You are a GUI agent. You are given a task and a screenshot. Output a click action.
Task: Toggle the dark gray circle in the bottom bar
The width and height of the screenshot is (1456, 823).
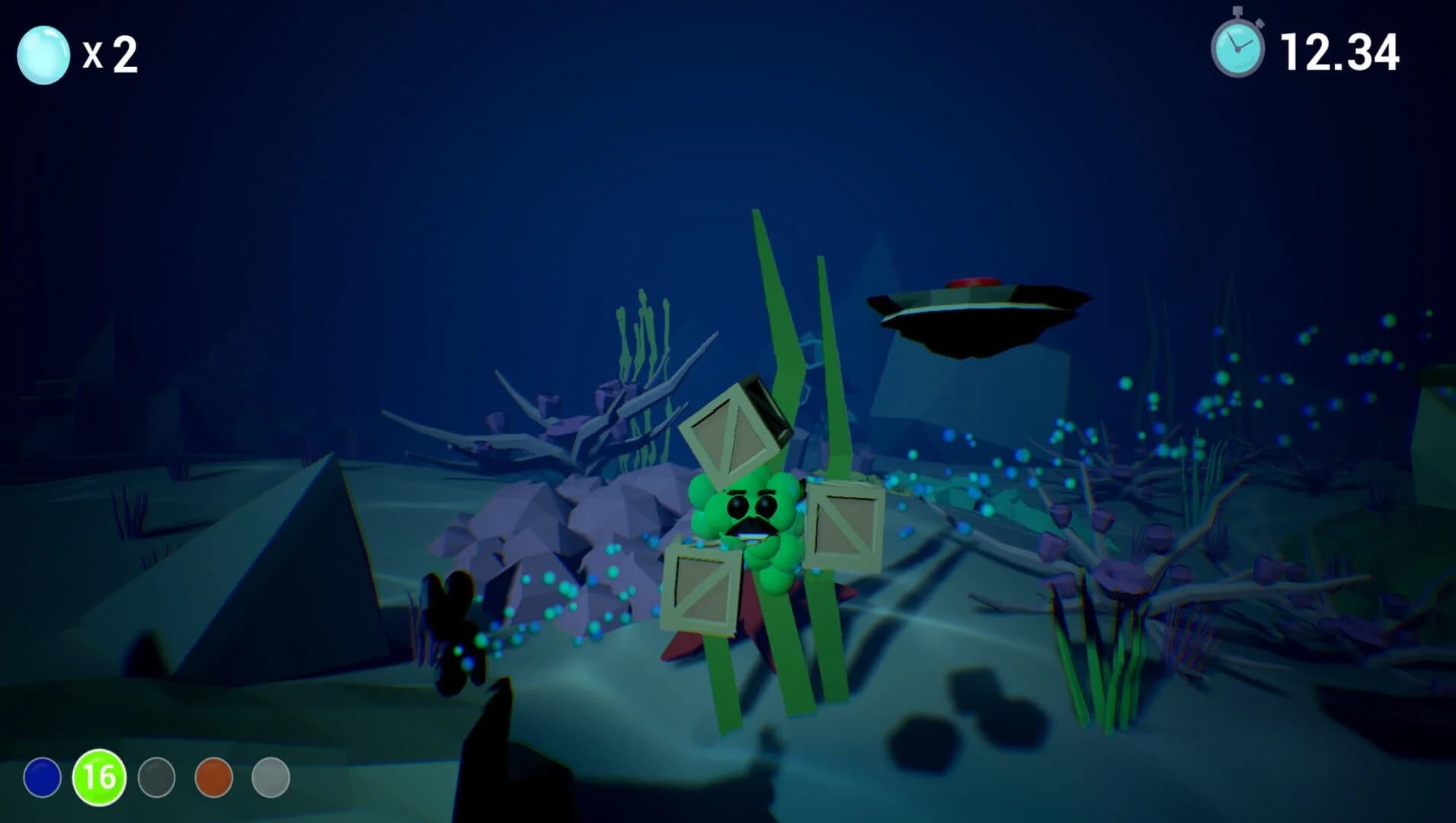point(158,779)
